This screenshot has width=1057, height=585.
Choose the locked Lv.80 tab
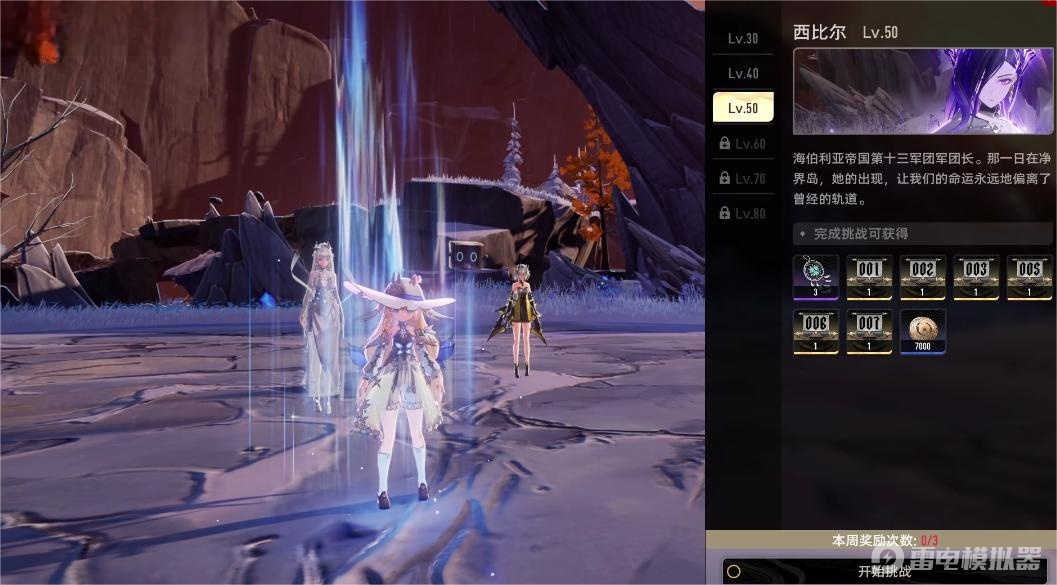pos(742,214)
